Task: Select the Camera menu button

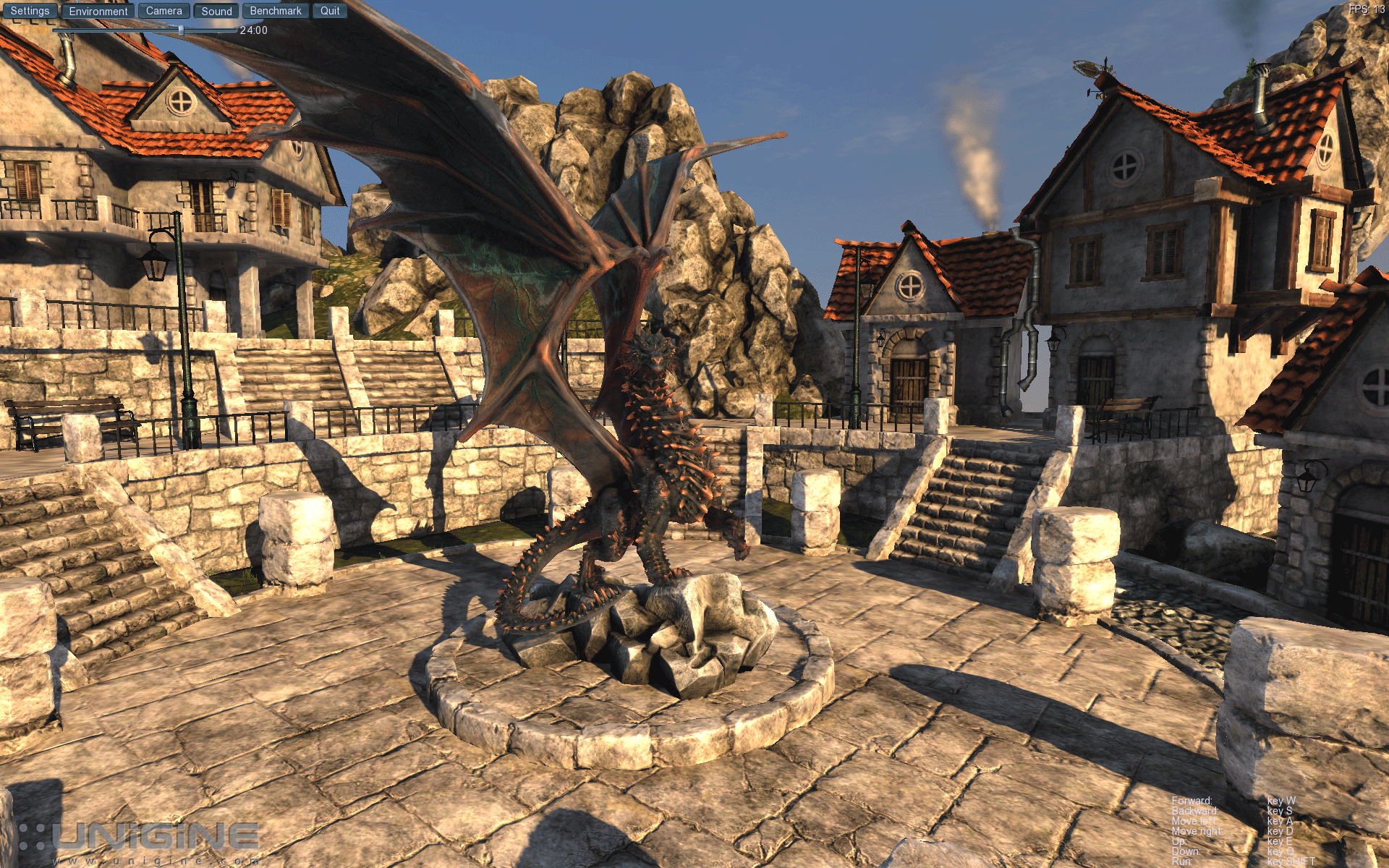Action: (x=164, y=11)
